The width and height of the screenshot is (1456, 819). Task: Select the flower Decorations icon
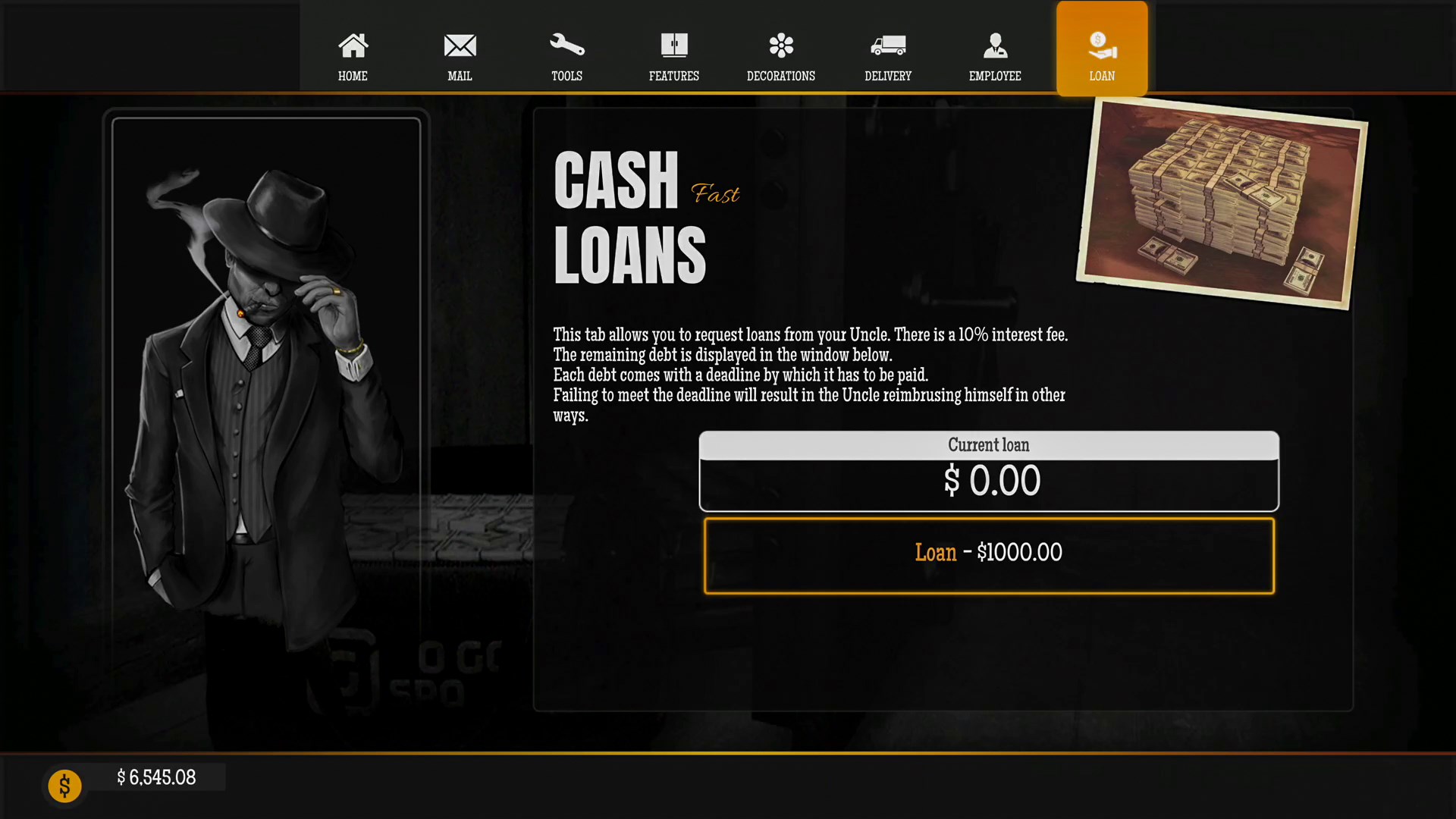pyautogui.click(x=780, y=45)
